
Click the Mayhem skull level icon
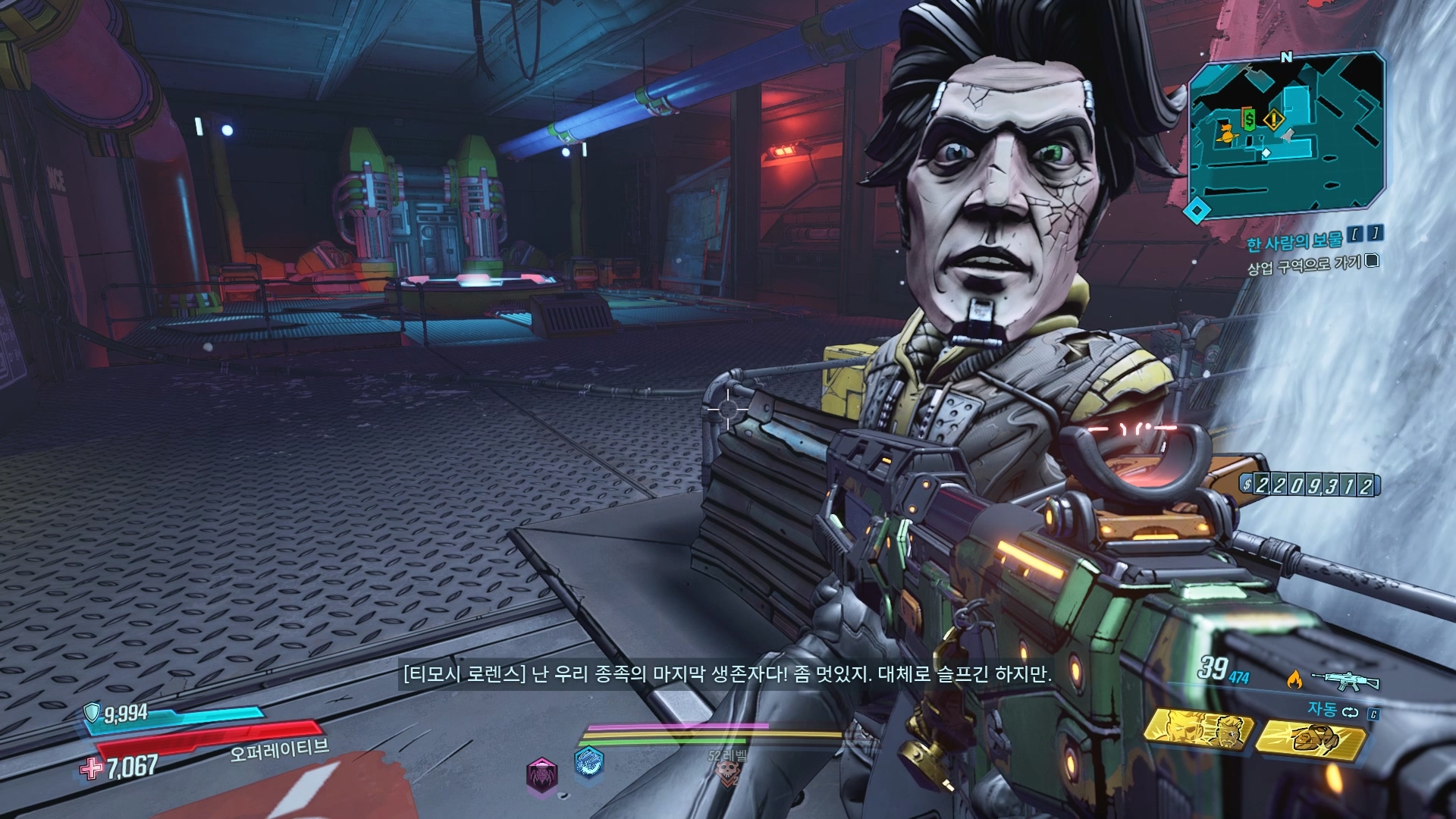point(725,771)
